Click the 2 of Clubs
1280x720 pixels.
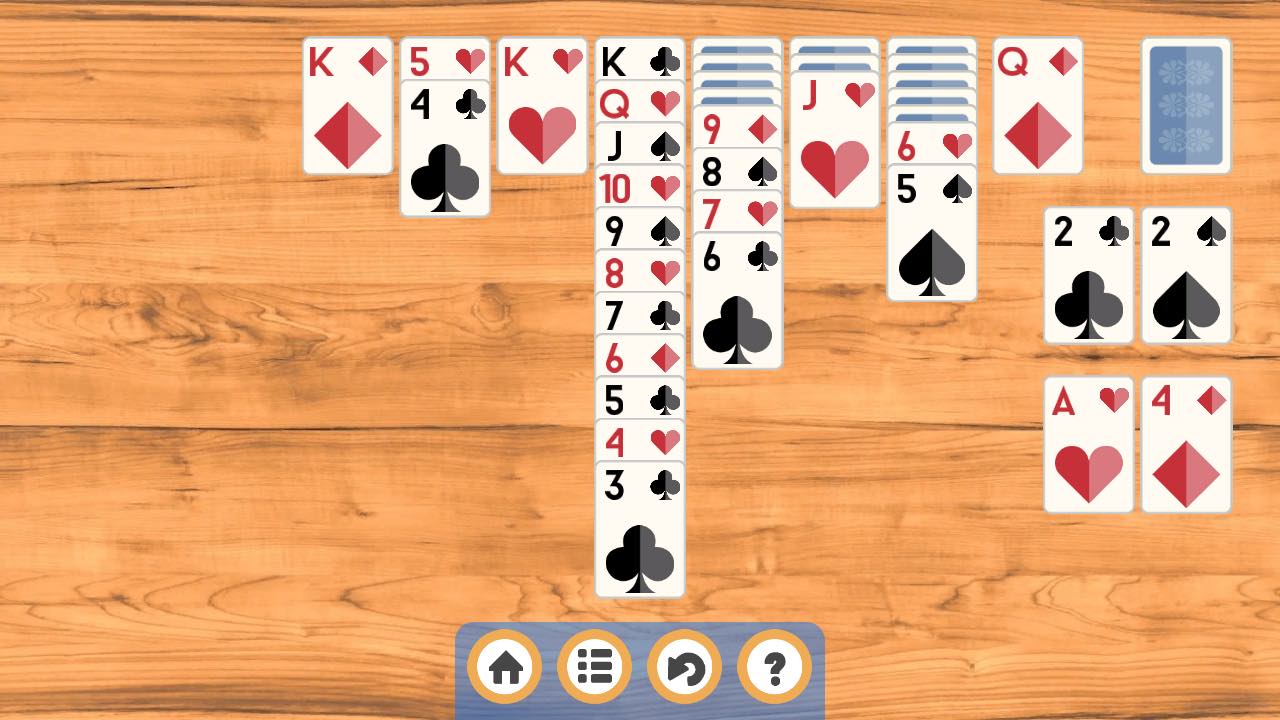pos(1088,277)
